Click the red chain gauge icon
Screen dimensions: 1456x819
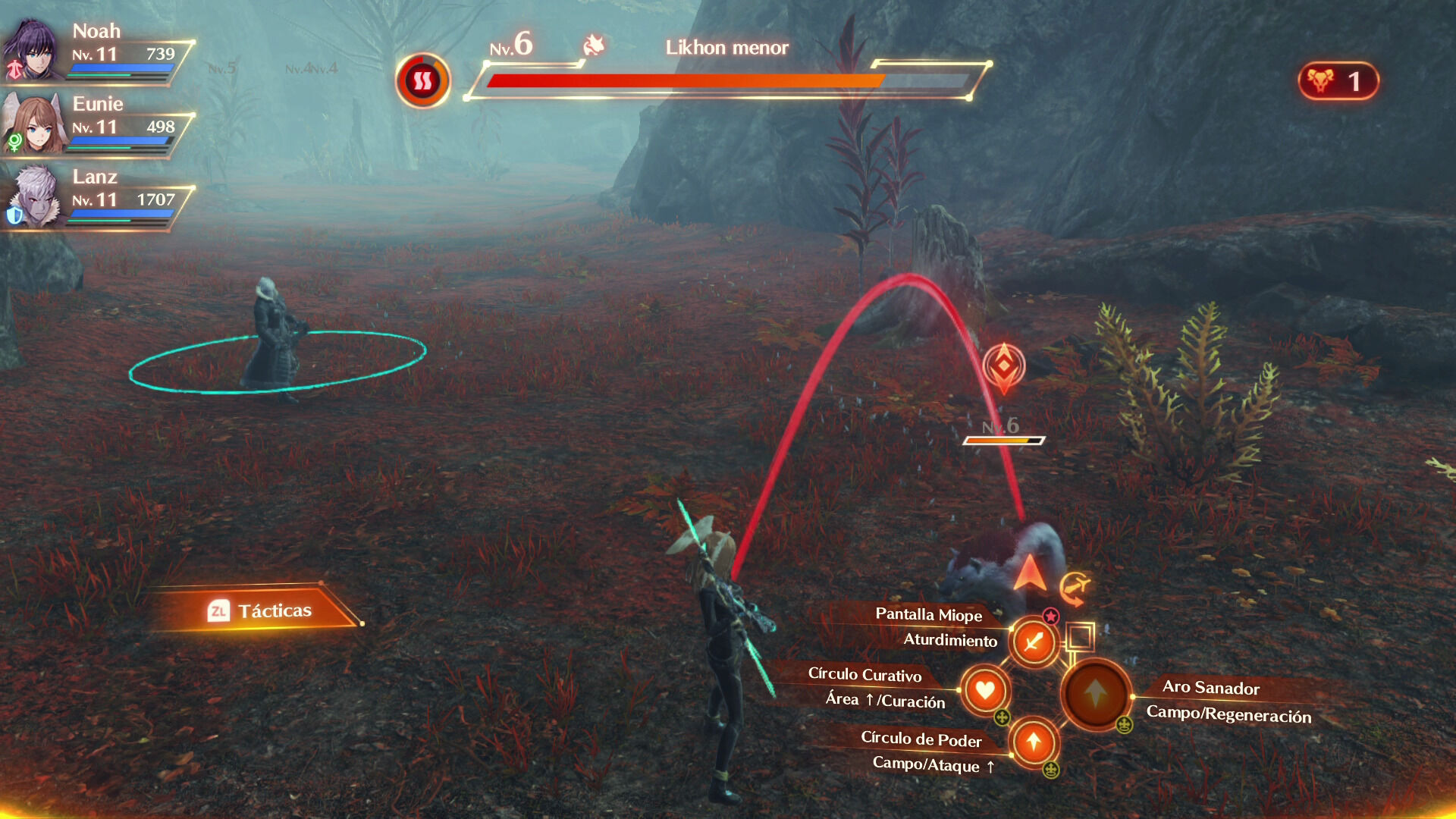tap(422, 80)
